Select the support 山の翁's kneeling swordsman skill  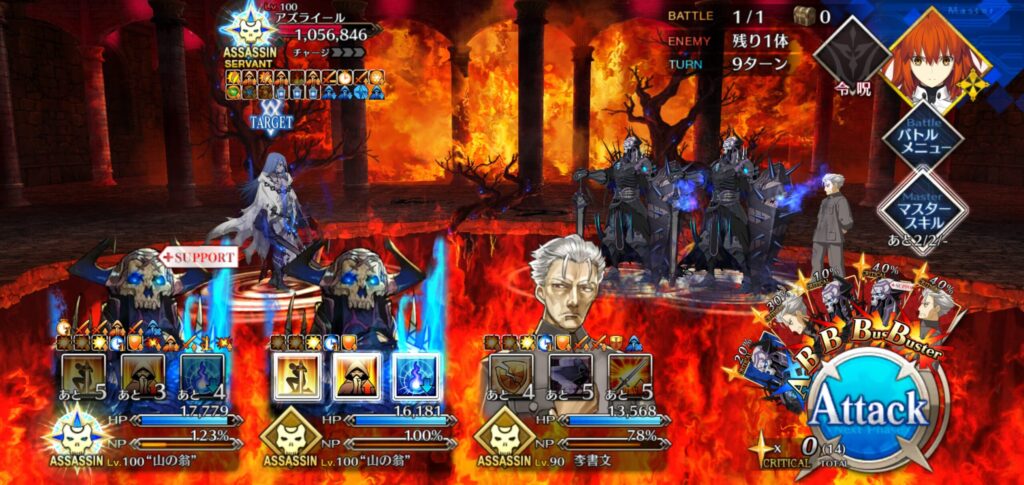(x=83, y=376)
